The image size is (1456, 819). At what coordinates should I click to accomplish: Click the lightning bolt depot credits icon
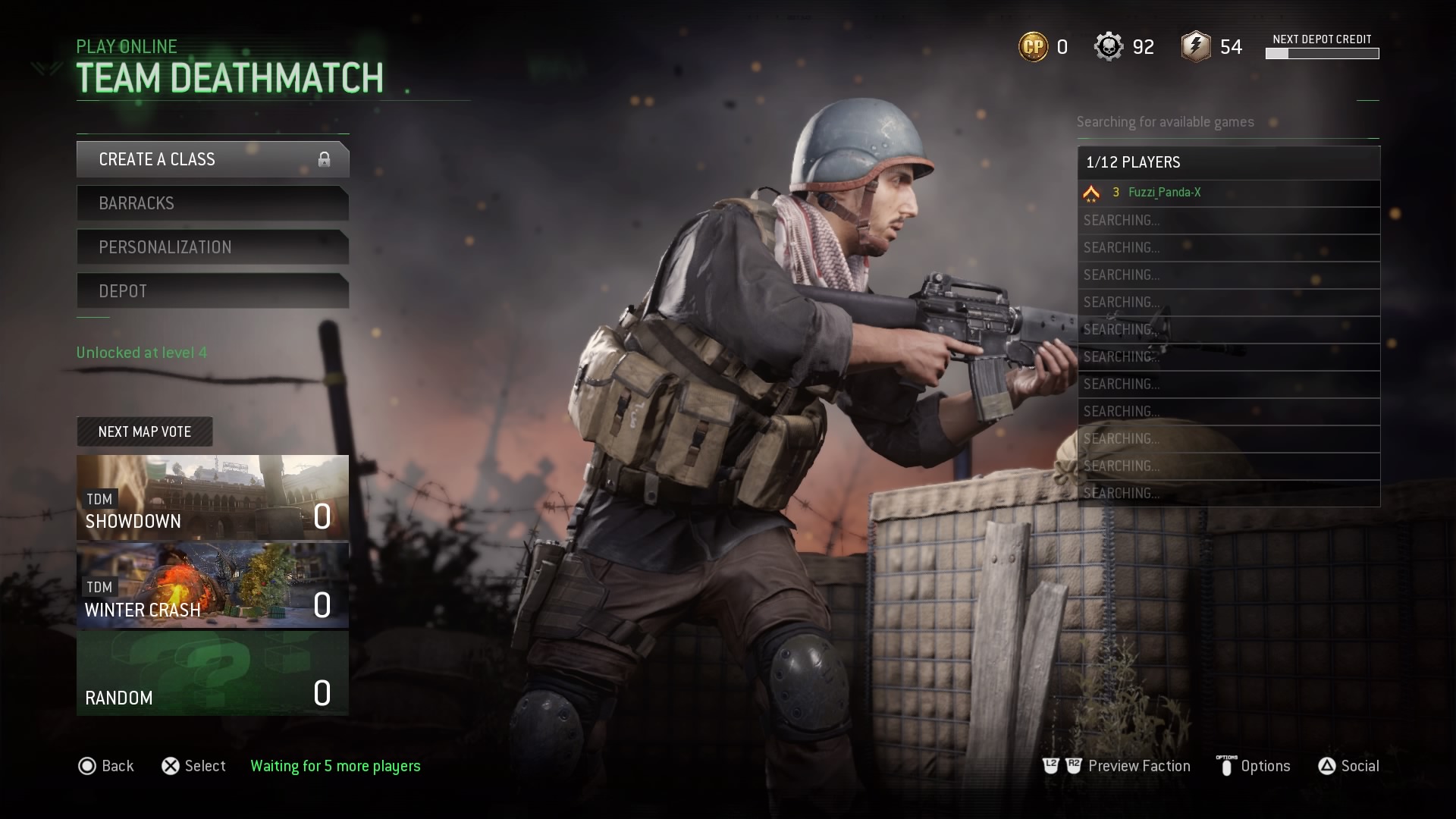[x=1196, y=47]
